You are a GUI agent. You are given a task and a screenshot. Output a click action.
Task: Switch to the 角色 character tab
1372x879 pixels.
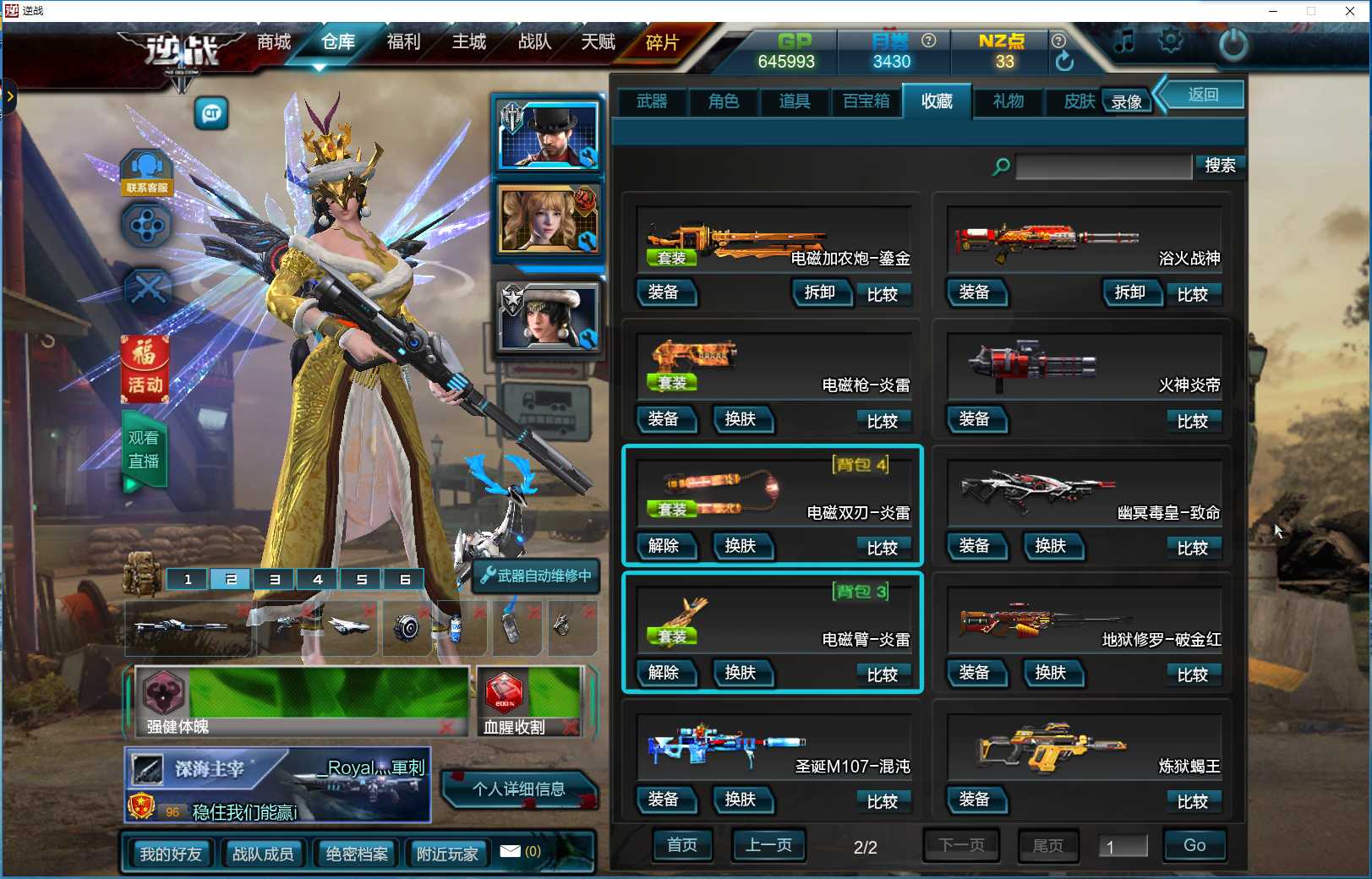724,101
